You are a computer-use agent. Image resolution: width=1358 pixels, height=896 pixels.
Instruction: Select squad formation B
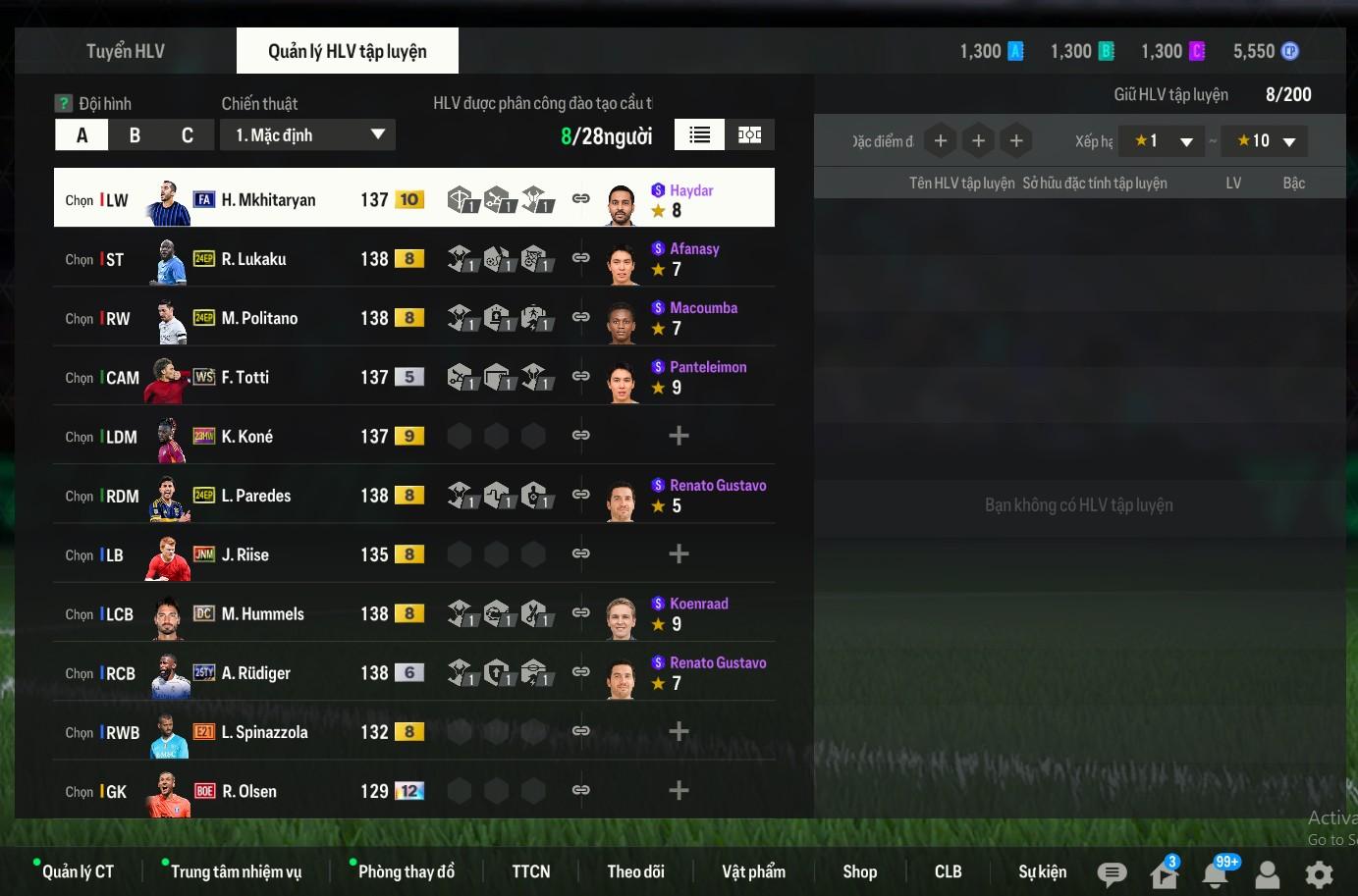tap(135, 135)
